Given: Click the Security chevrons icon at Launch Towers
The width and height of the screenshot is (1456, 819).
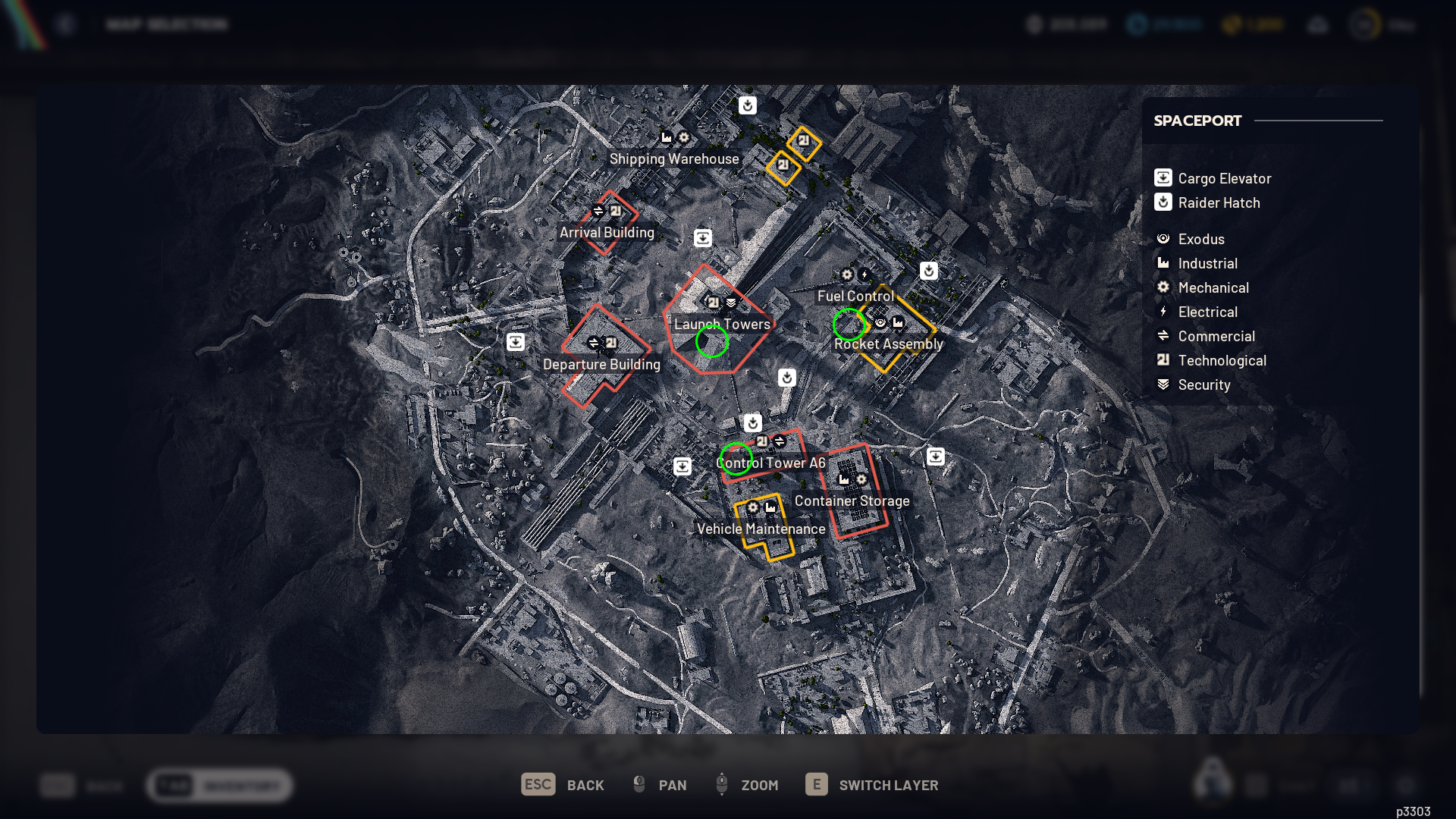Looking at the screenshot, I should pos(730,302).
